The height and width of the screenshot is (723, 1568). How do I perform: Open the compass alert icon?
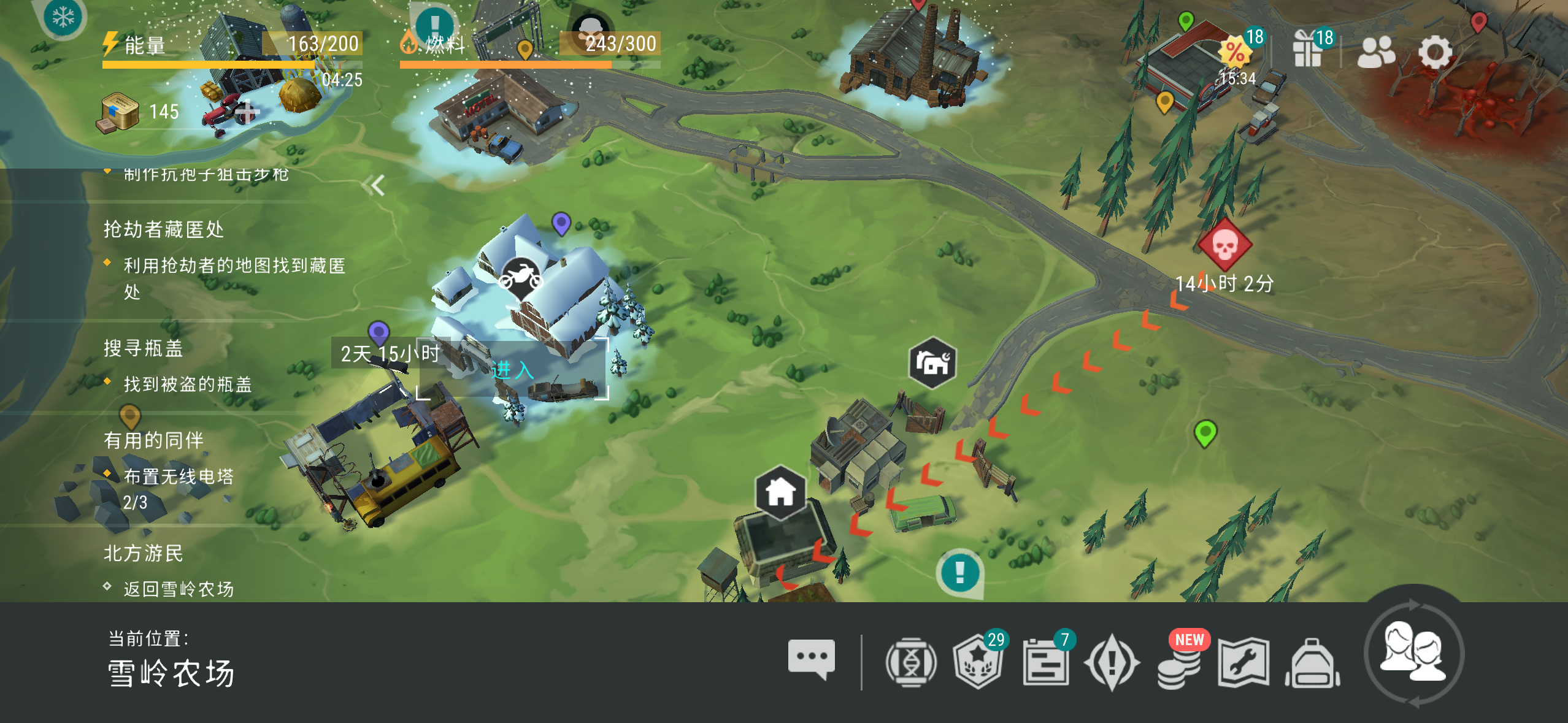tap(1112, 663)
